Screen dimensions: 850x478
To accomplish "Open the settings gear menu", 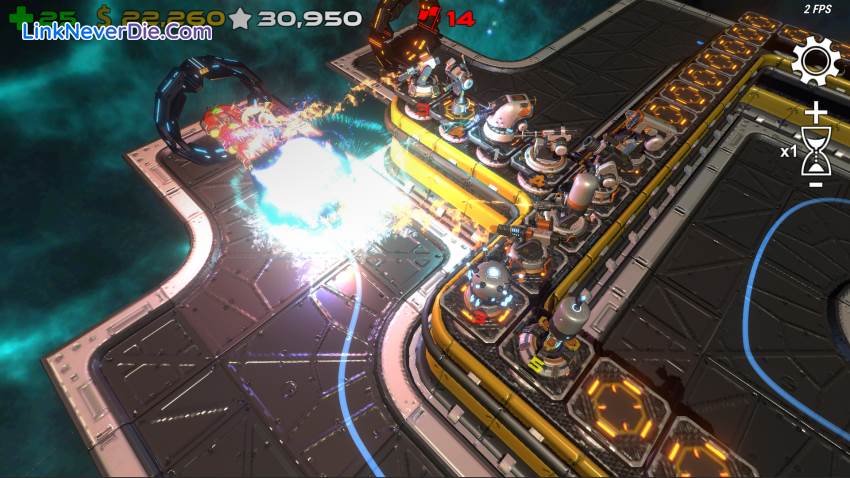I will [x=815, y=61].
